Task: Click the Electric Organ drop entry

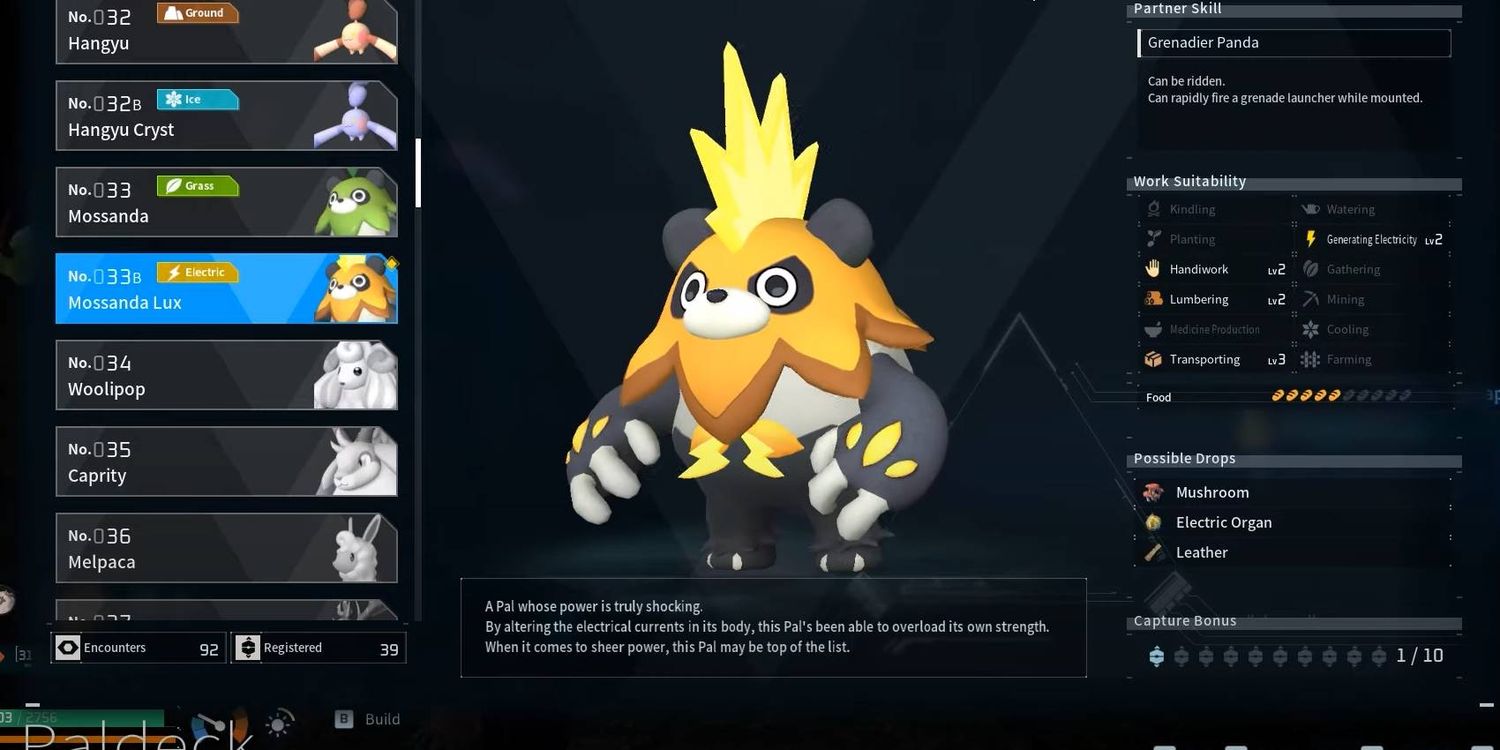Action: pyautogui.click(x=1223, y=522)
